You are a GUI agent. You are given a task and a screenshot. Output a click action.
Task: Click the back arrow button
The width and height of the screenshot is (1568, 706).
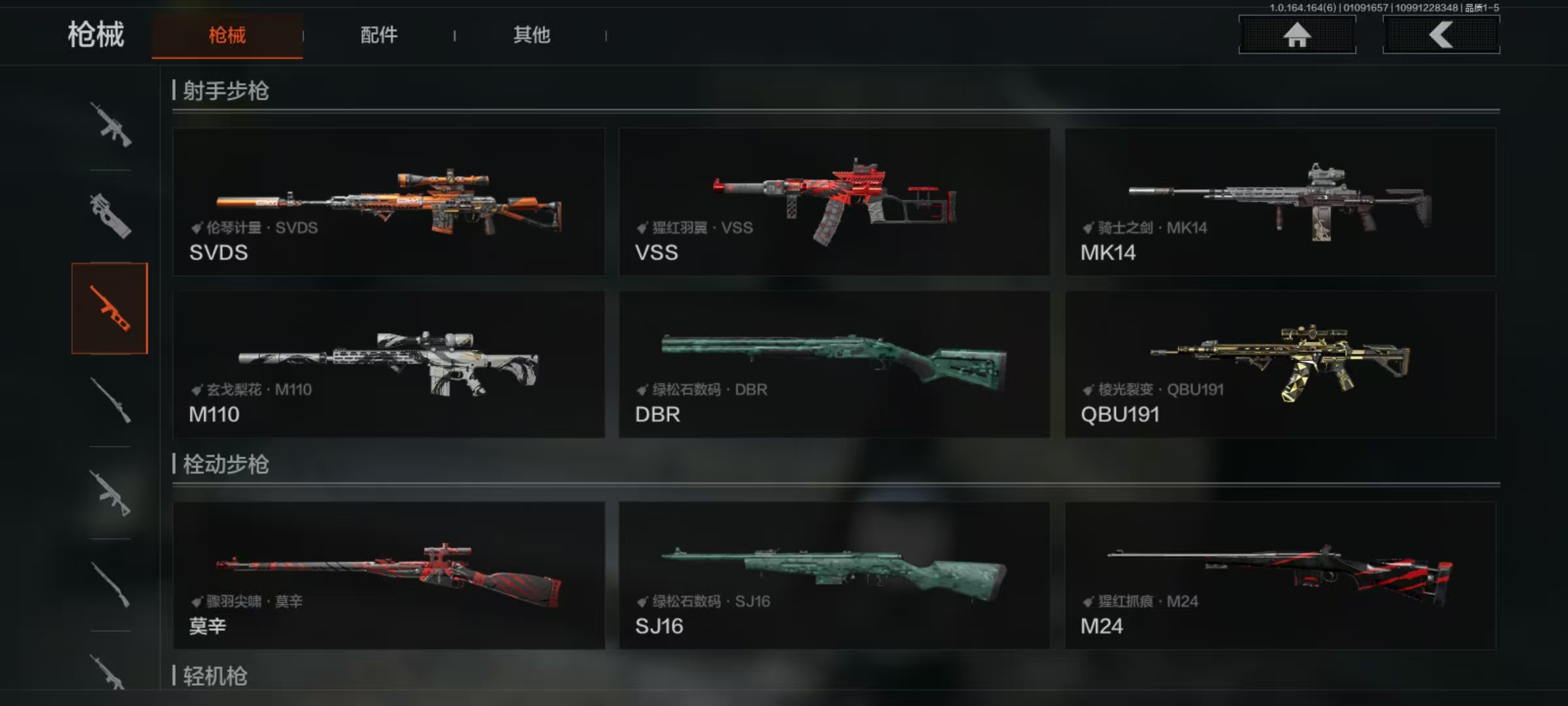pos(1441,35)
